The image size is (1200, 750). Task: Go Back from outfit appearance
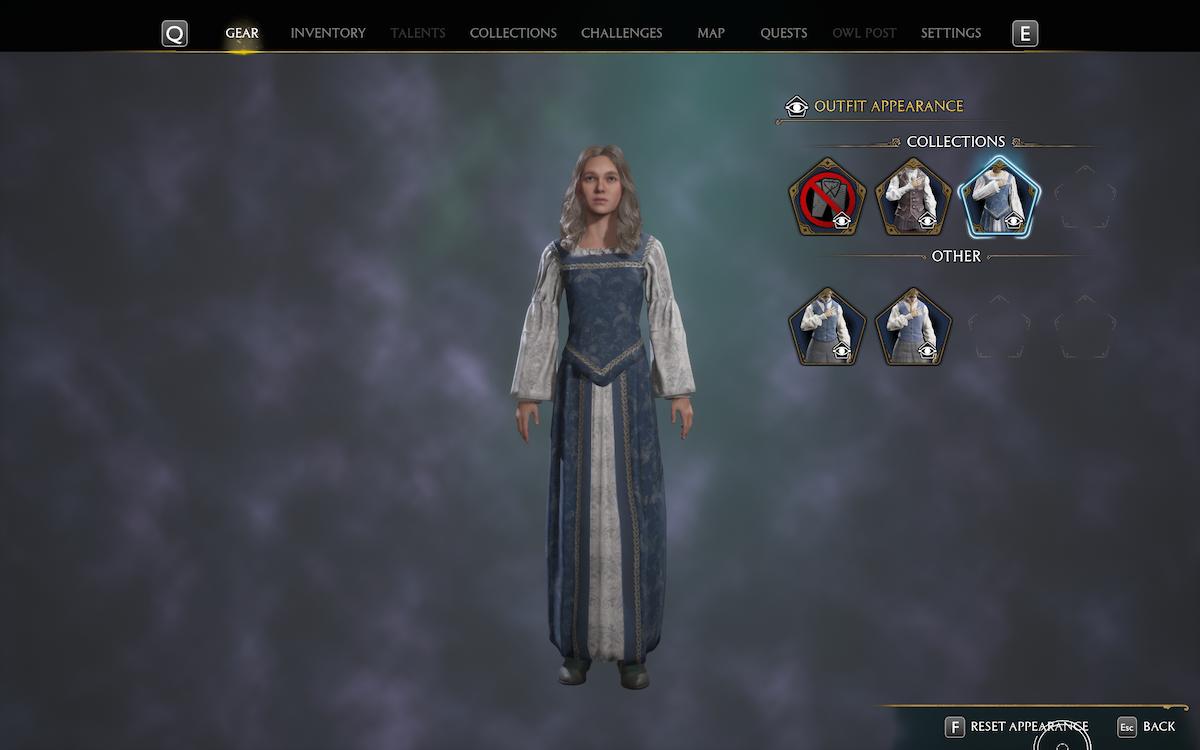(x=1147, y=727)
